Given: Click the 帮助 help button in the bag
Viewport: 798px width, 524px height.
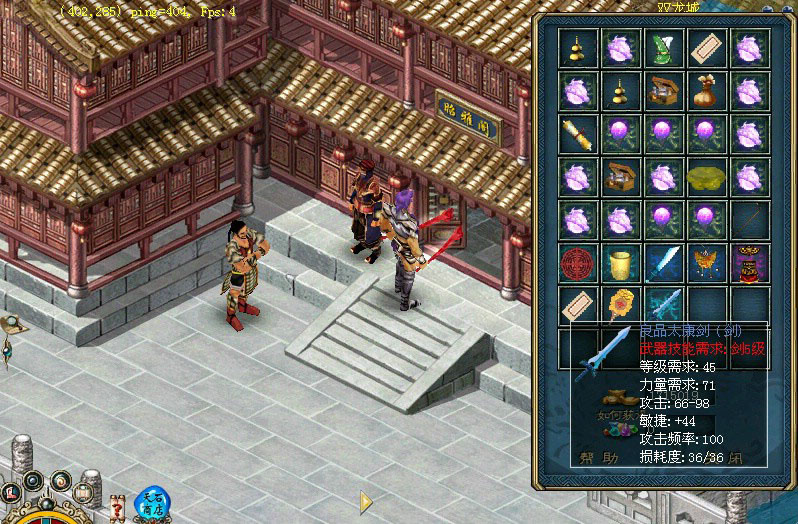Looking at the screenshot, I should (x=599, y=459).
